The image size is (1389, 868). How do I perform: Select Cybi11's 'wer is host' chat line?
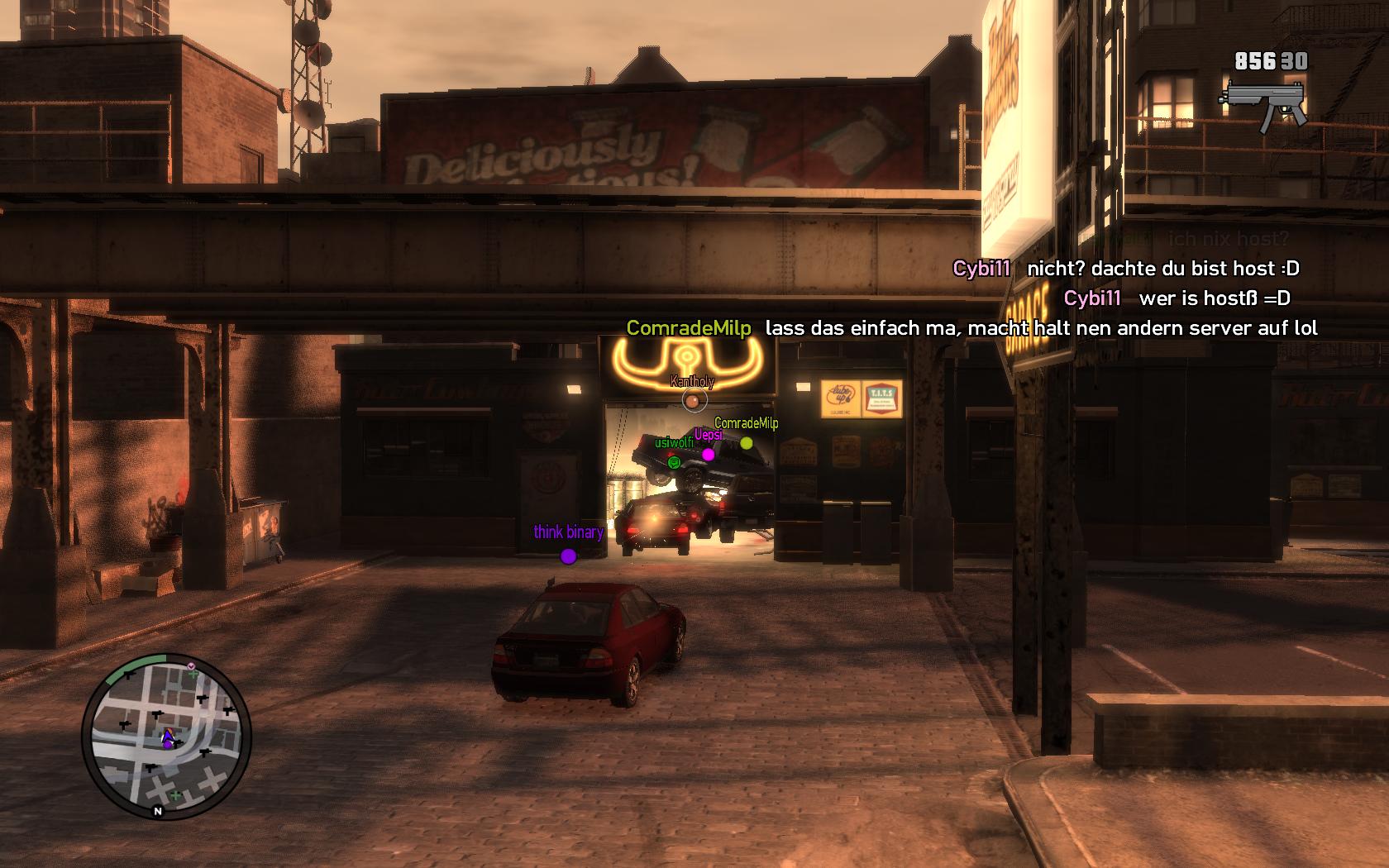coord(1177,298)
